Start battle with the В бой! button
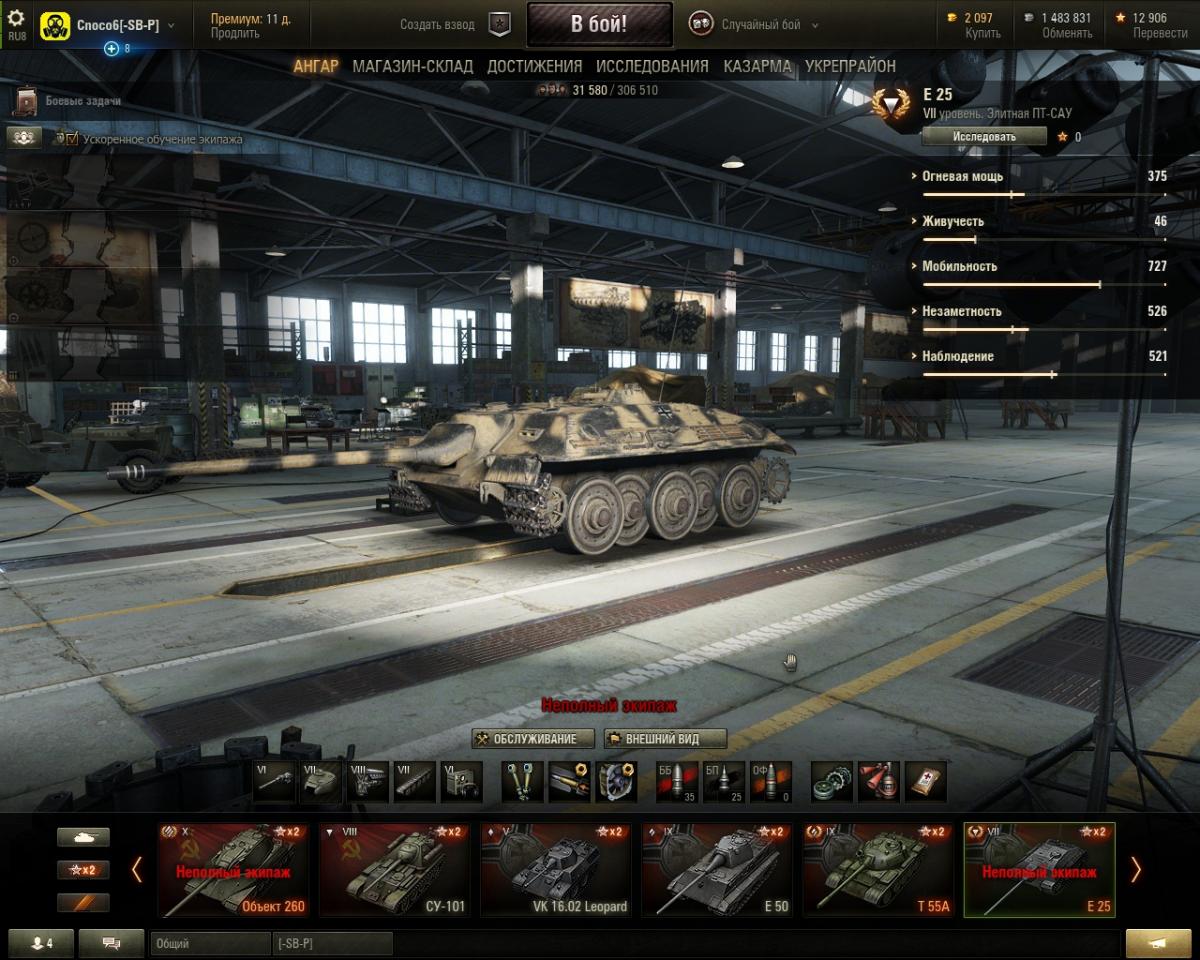This screenshot has height=960, width=1200. click(x=599, y=25)
